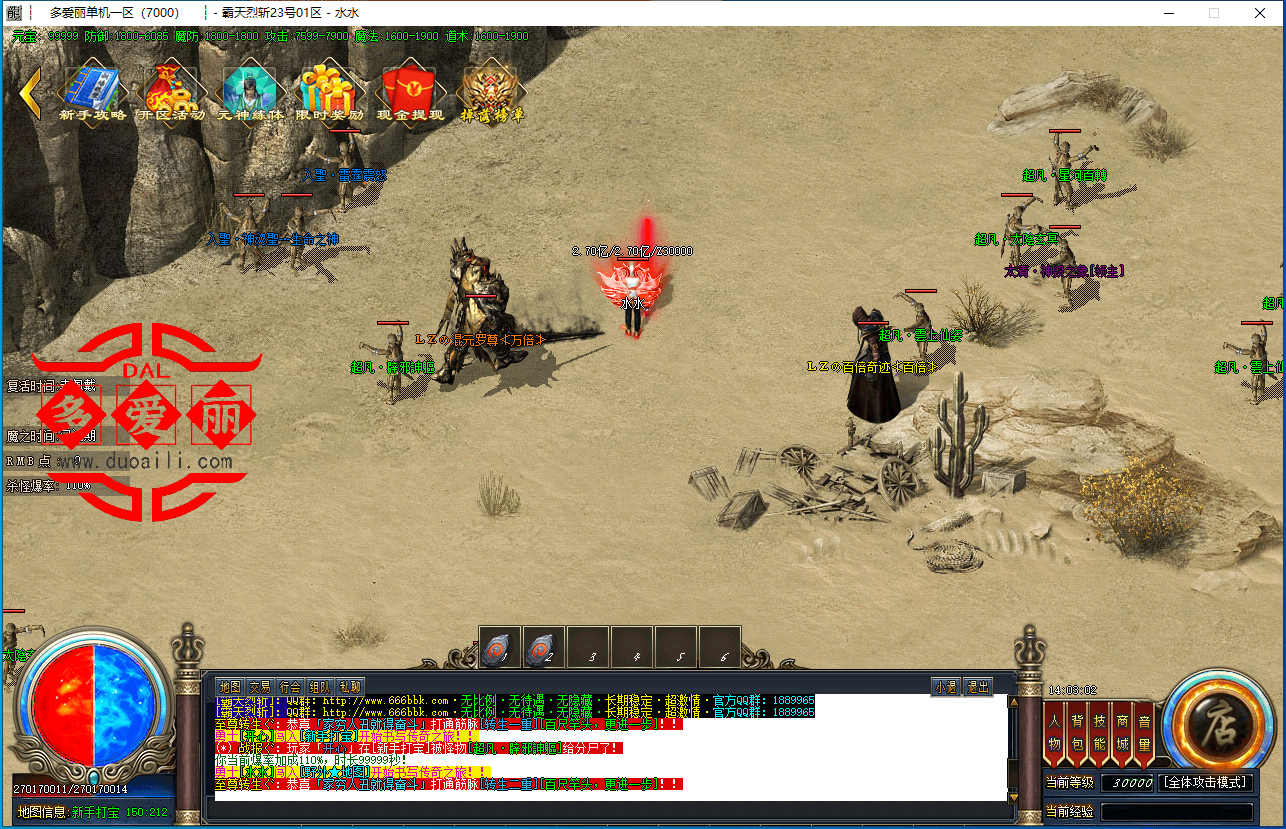Open the 开区活动 server event bag
The width and height of the screenshot is (1286, 829).
click(170, 91)
